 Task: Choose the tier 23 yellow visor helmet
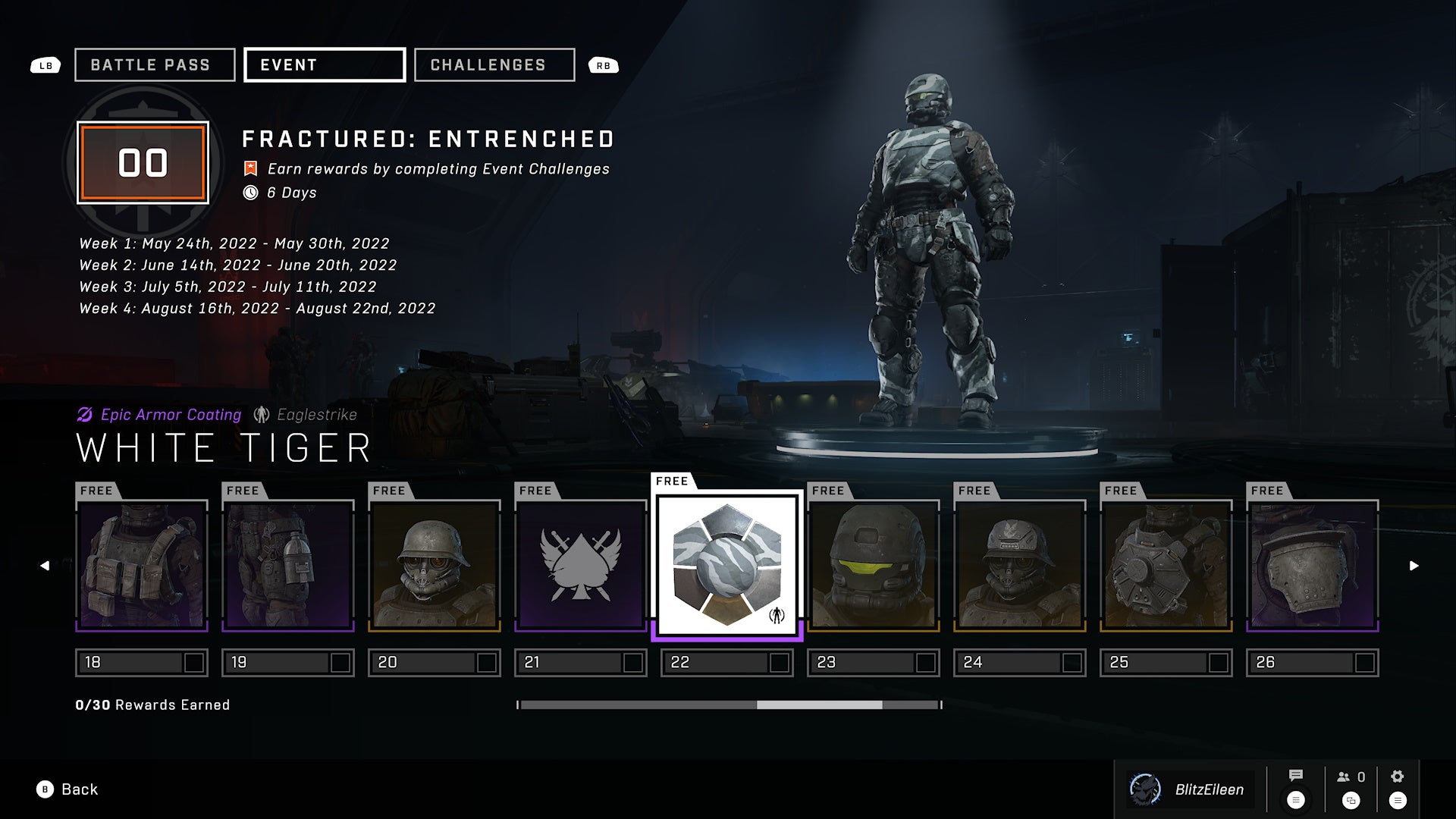point(874,566)
